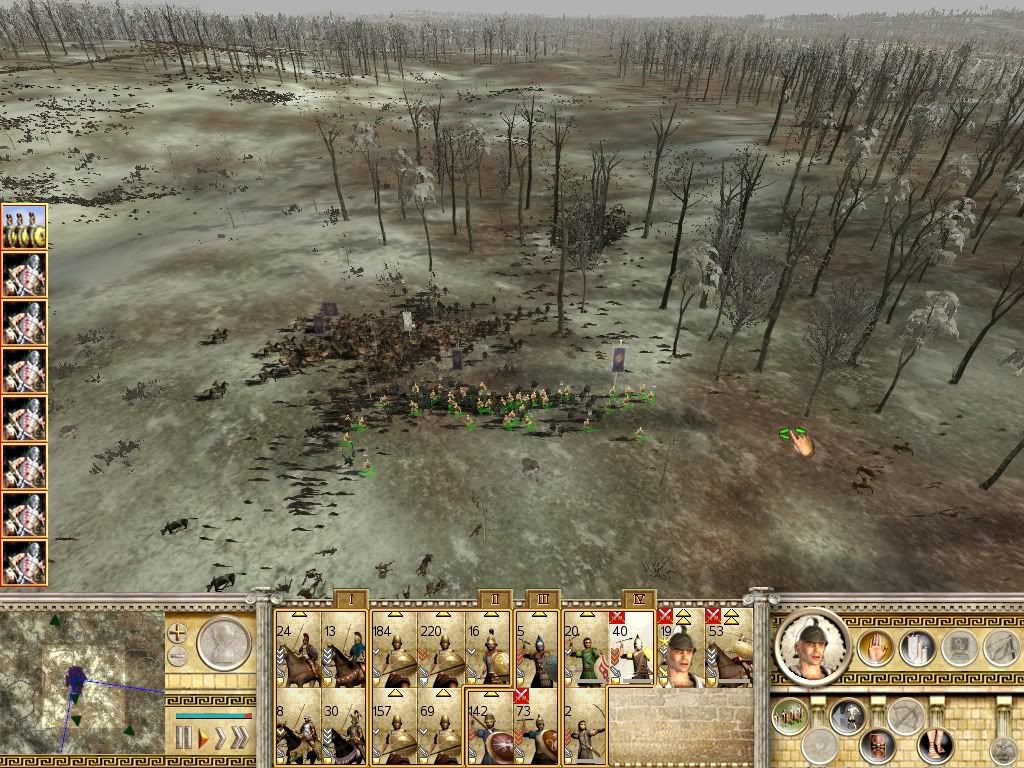This screenshot has width=1024, height=768.
Task: Select the hoplite unit card with 184 men
Action: click(x=394, y=647)
